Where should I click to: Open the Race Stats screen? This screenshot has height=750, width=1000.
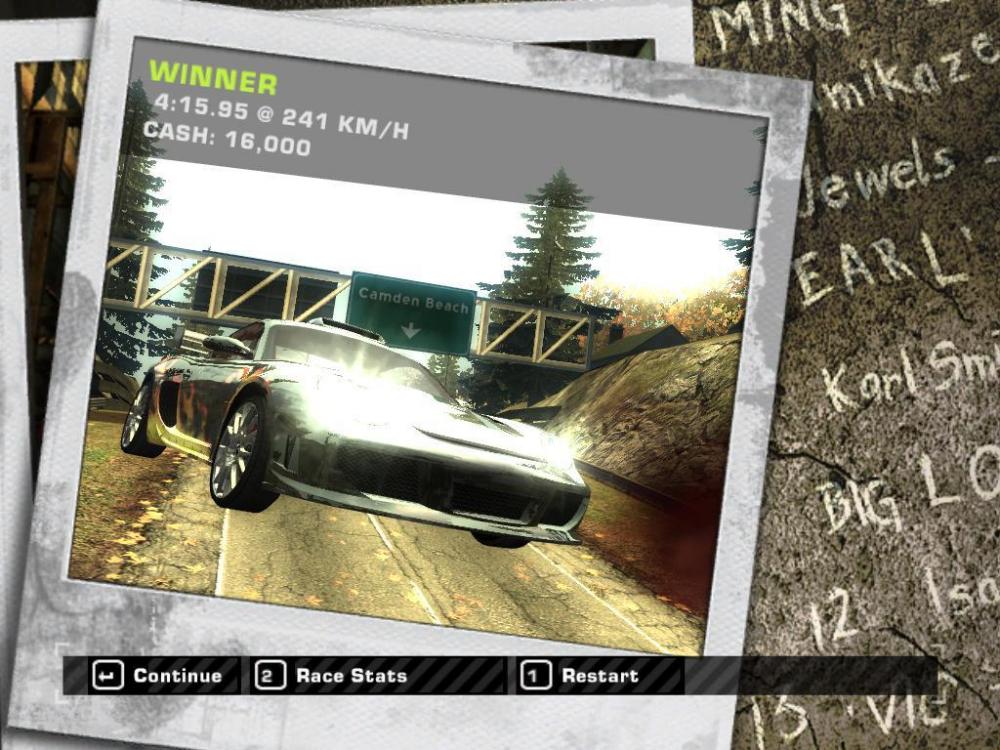coord(334,676)
